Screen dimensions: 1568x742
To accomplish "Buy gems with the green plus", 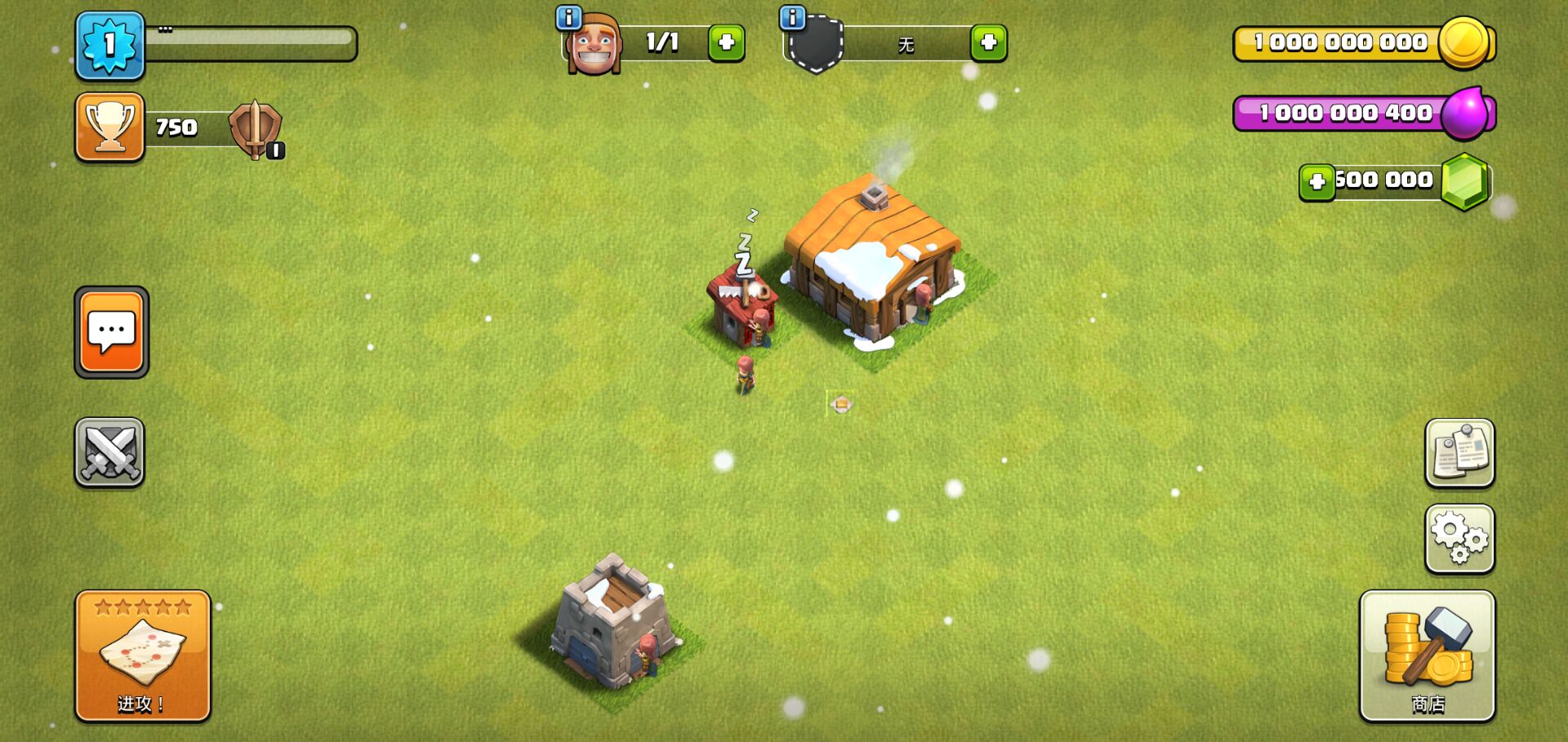I will coord(1316,181).
